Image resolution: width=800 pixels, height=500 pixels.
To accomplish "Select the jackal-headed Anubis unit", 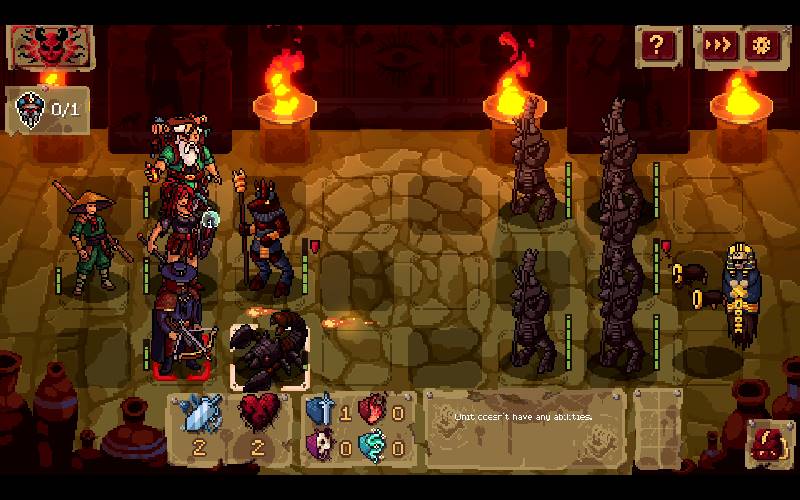I will [x=262, y=235].
